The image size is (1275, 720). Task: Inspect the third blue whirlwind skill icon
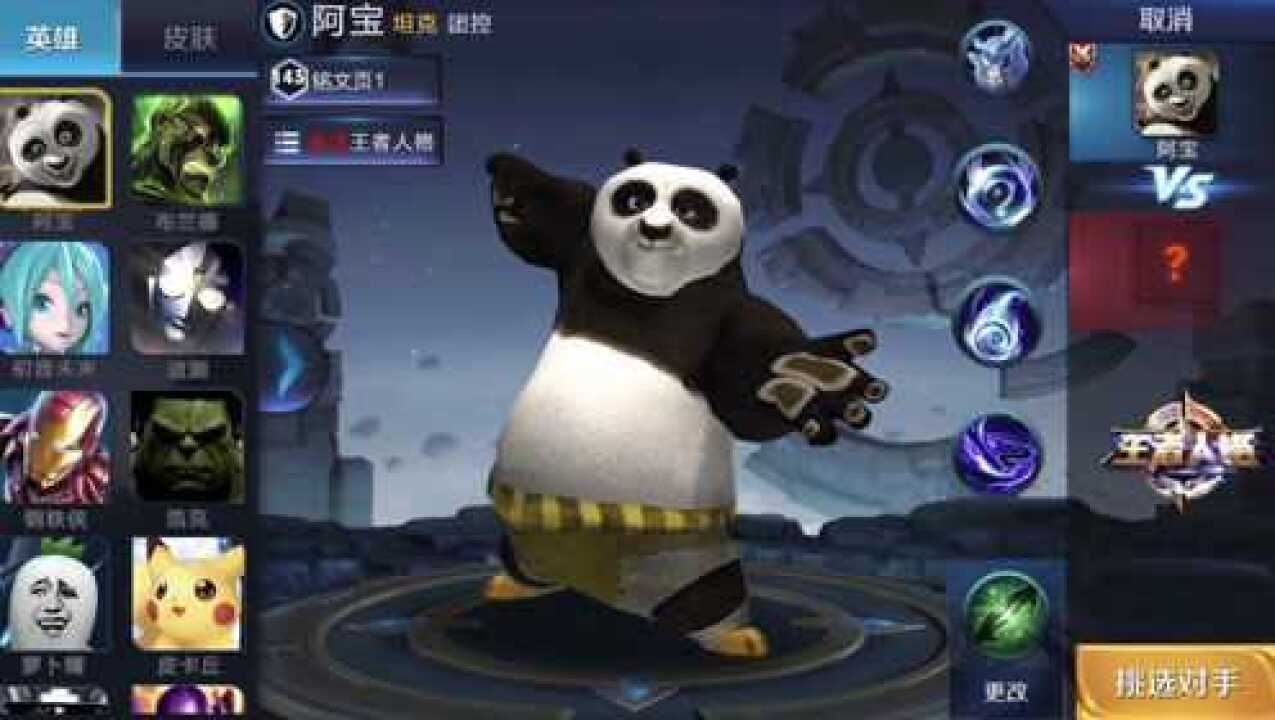pyautogui.click(x=997, y=320)
